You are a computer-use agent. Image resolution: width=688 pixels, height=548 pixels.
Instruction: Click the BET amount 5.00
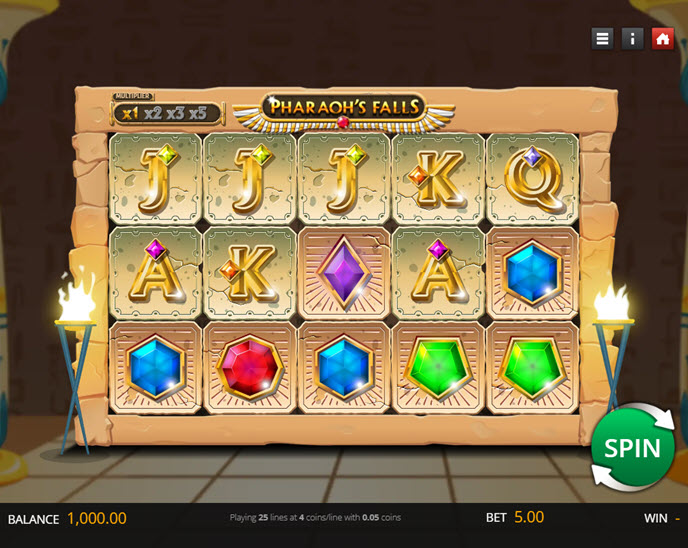(x=529, y=518)
